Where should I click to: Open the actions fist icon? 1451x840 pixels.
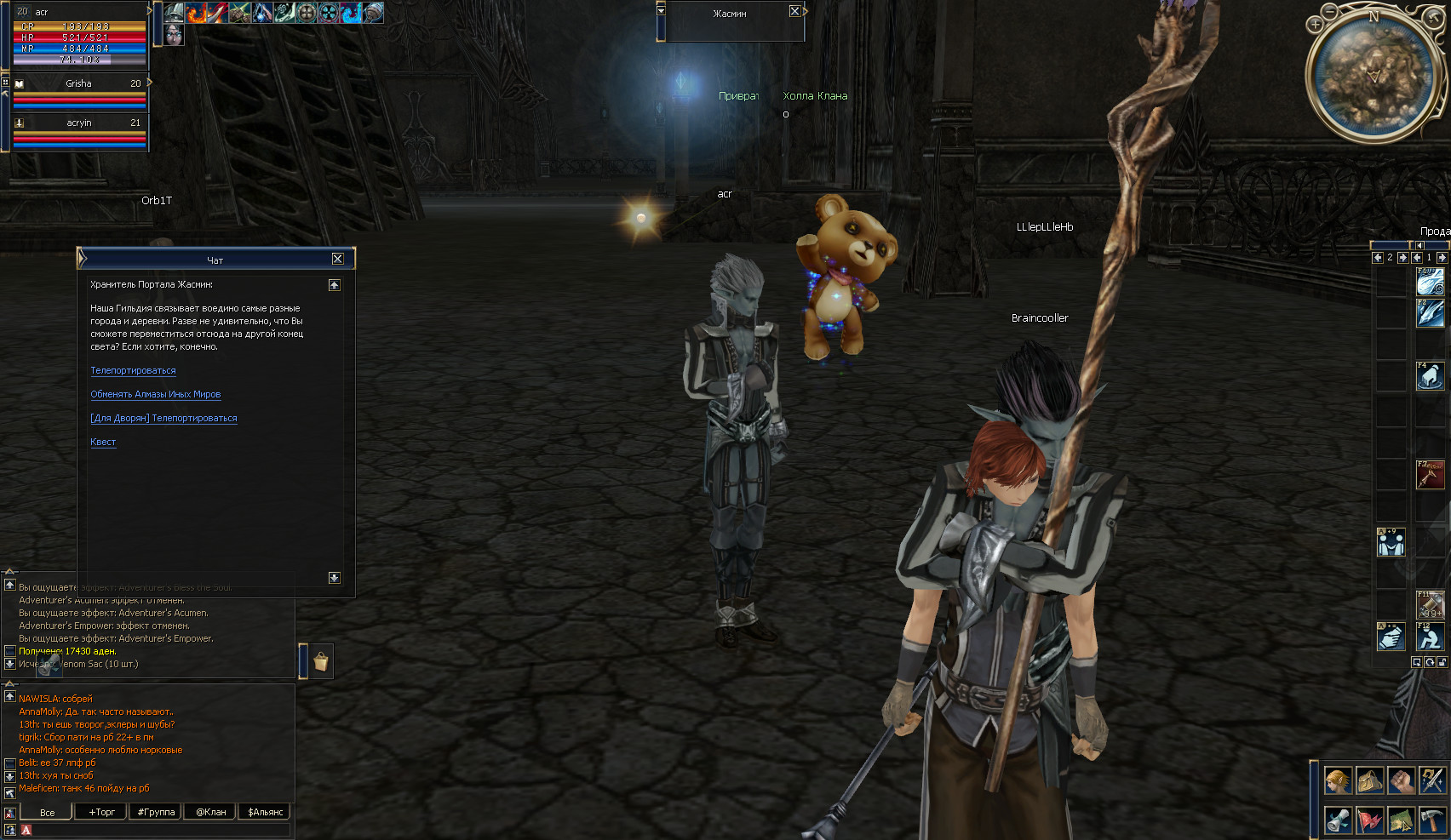tap(1401, 780)
